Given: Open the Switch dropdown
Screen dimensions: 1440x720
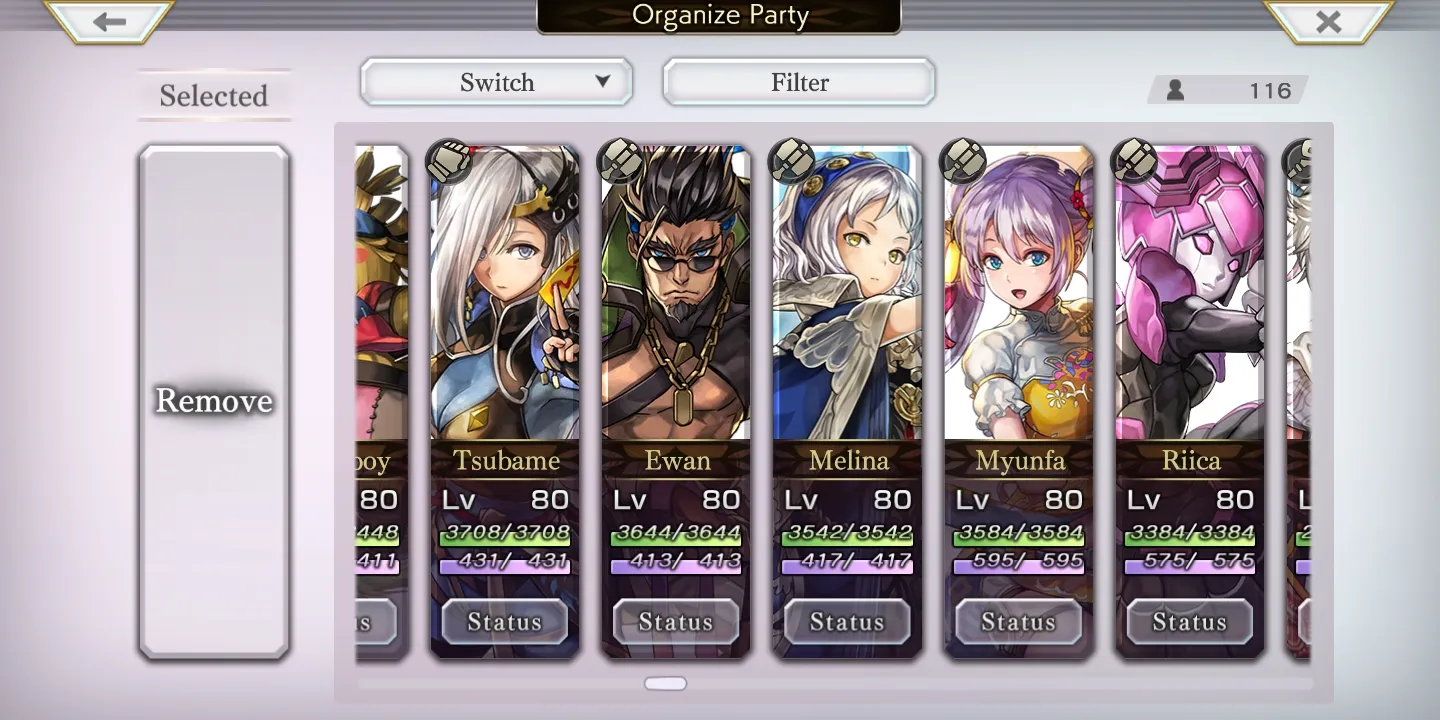Looking at the screenshot, I should pyautogui.click(x=497, y=82).
